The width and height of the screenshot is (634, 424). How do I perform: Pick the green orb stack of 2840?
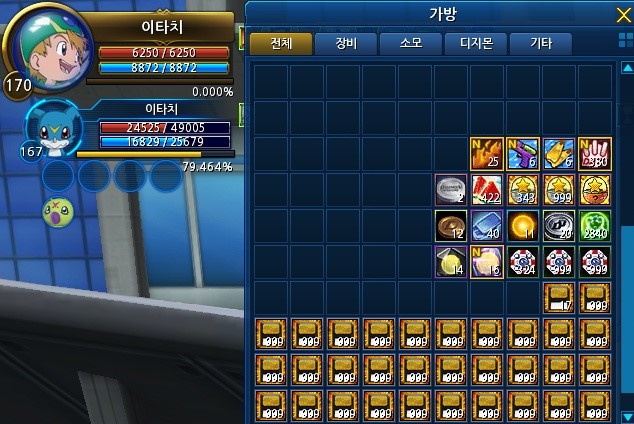[594, 225]
